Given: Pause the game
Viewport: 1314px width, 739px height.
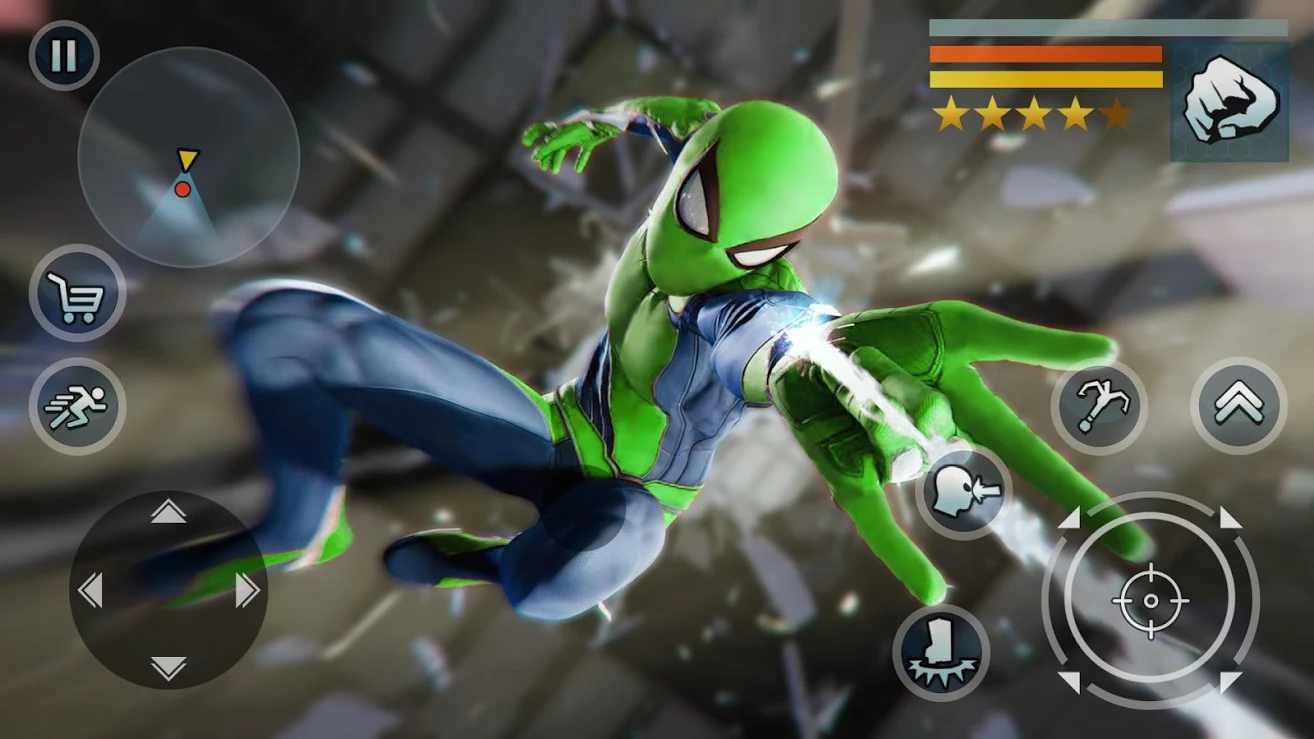Looking at the screenshot, I should coord(64,56).
